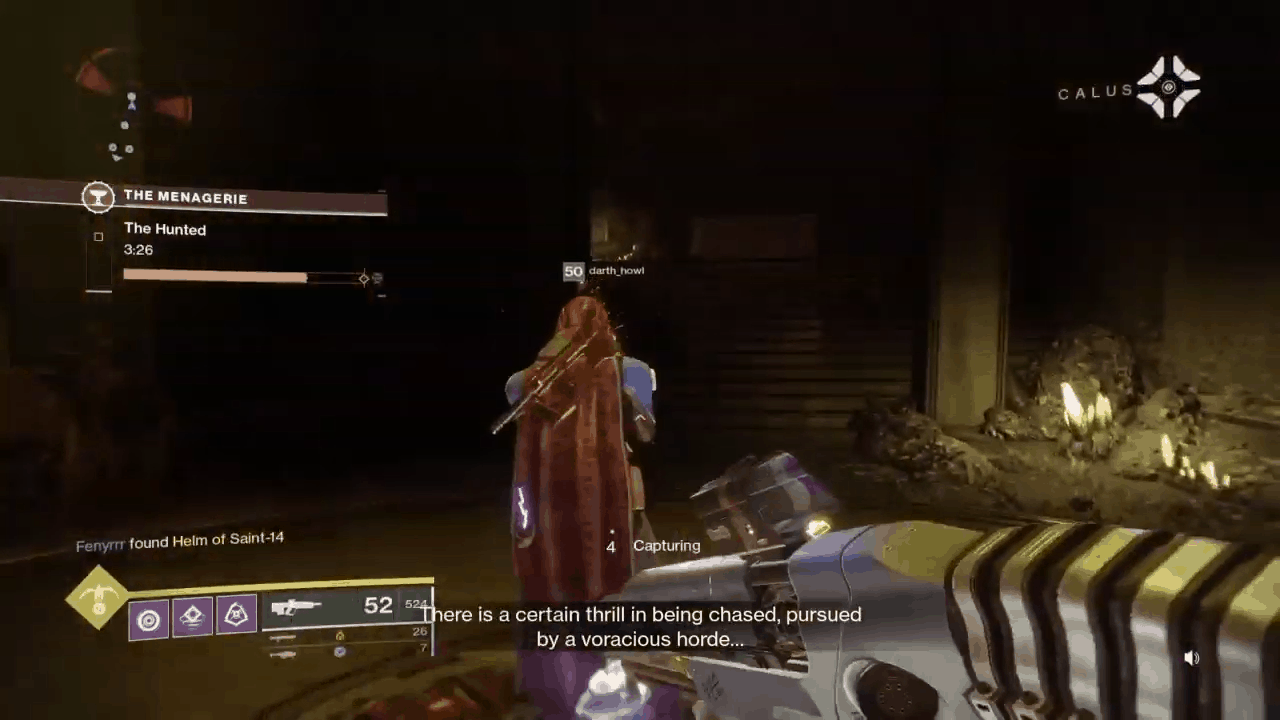Select the Menagerie chalice emblem icon
The width and height of the screenshot is (1280, 720).
coord(98,197)
